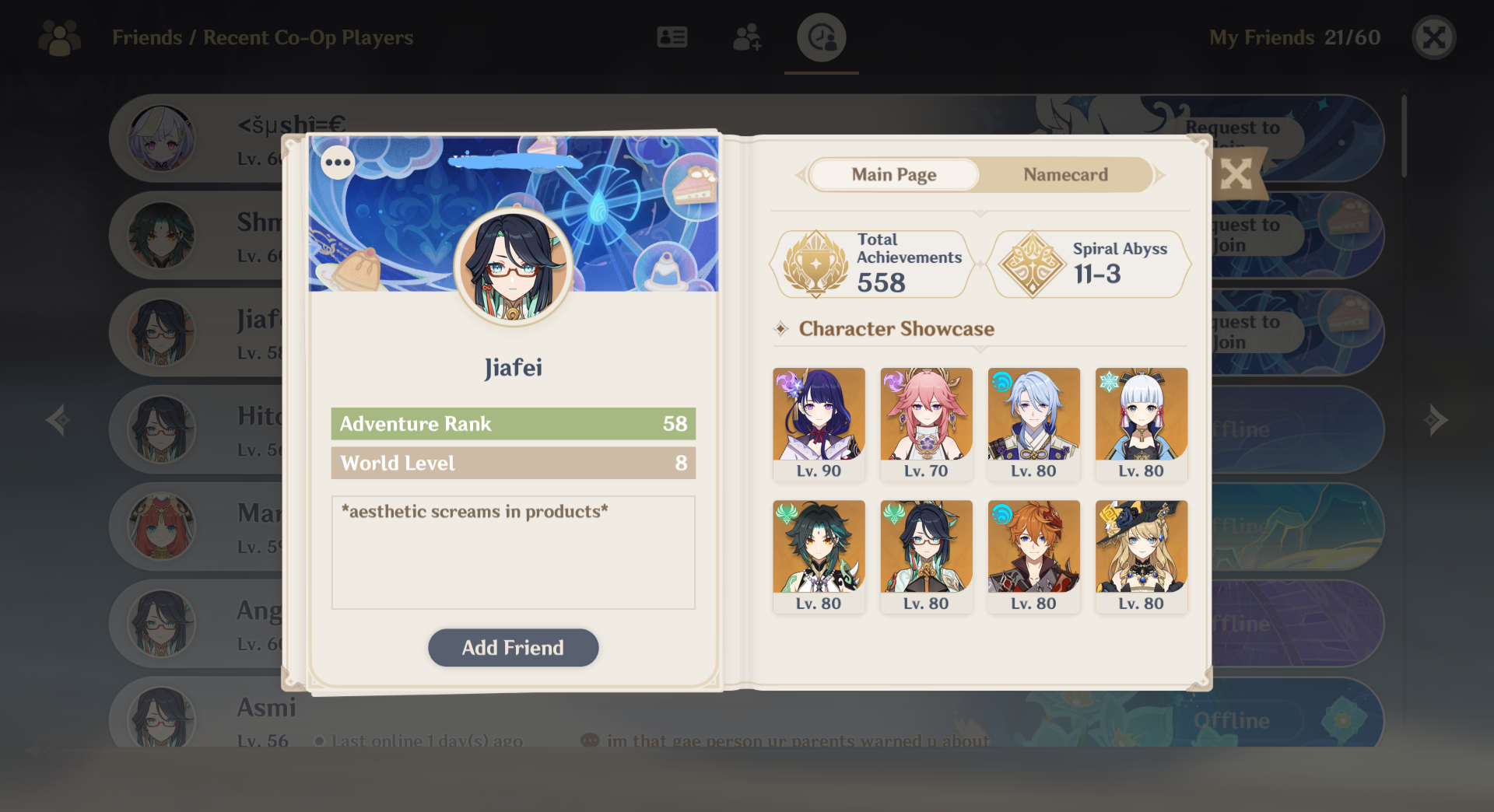Go back using the left chevron arrow
Image resolution: width=1494 pixels, height=812 pixels.
click(x=56, y=420)
